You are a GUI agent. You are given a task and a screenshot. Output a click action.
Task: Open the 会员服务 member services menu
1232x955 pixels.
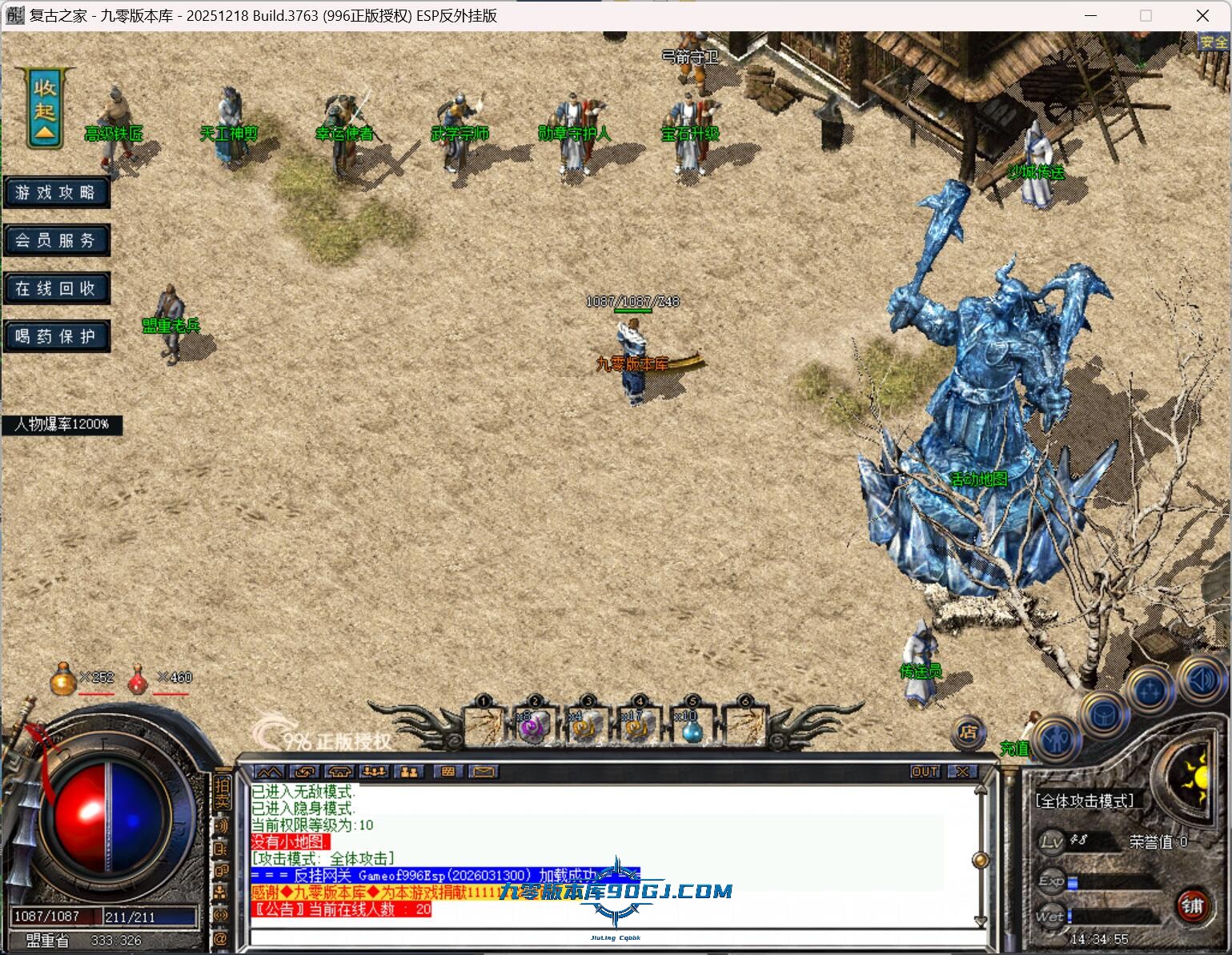(x=56, y=240)
